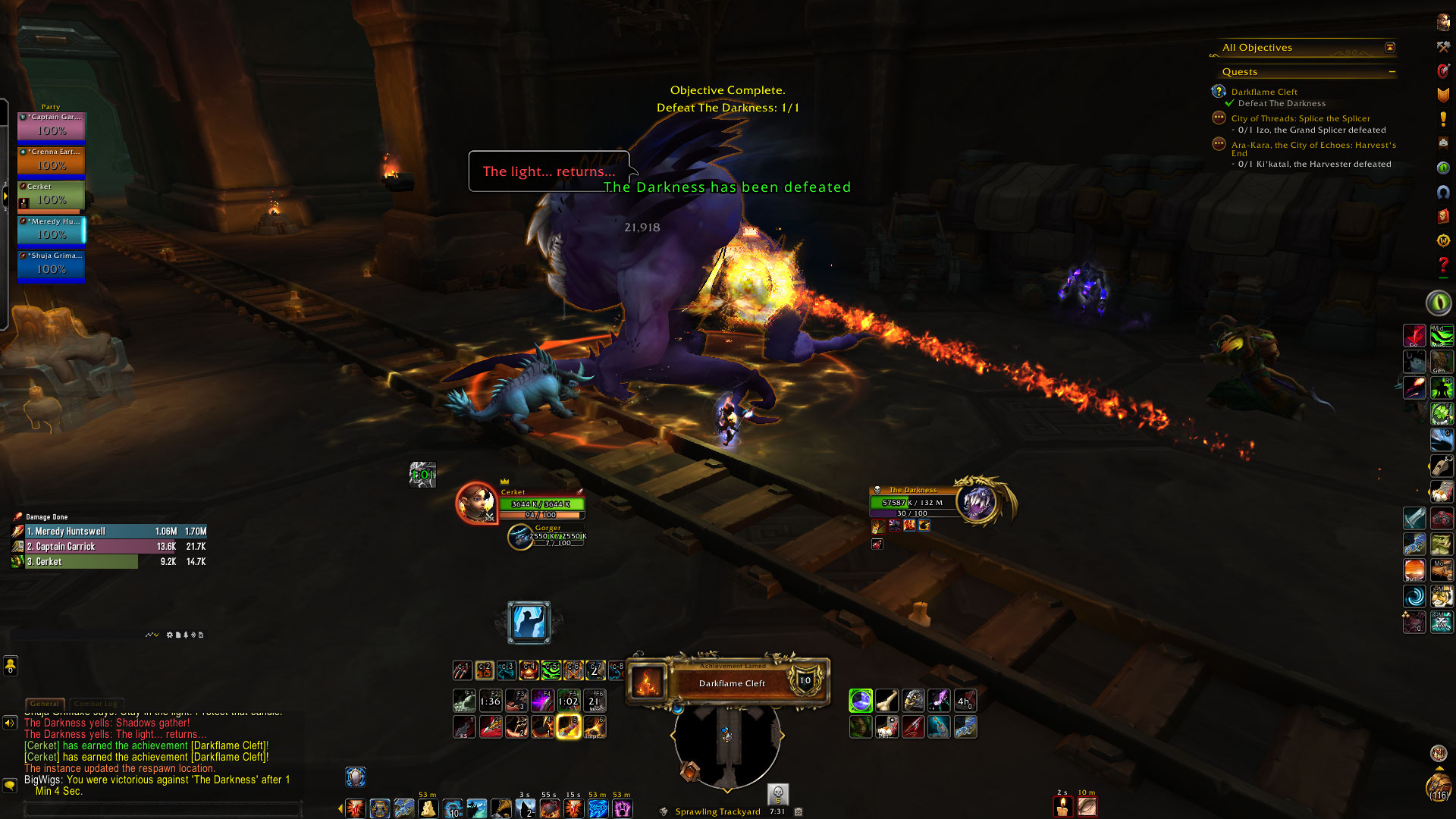Click the dungeon minimap
The width and height of the screenshot is (1456, 819).
[x=727, y=747]
